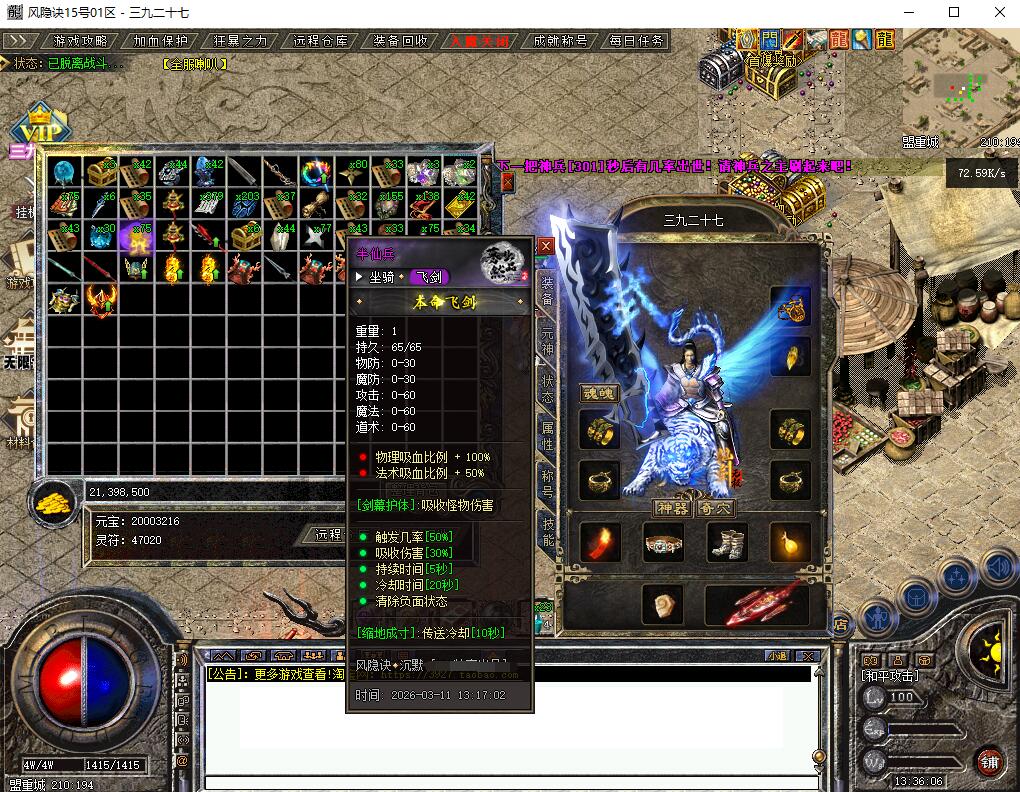Select the blue crystal orb in bag
This screenshot has width=1020, height=792.
coord(65,172)
